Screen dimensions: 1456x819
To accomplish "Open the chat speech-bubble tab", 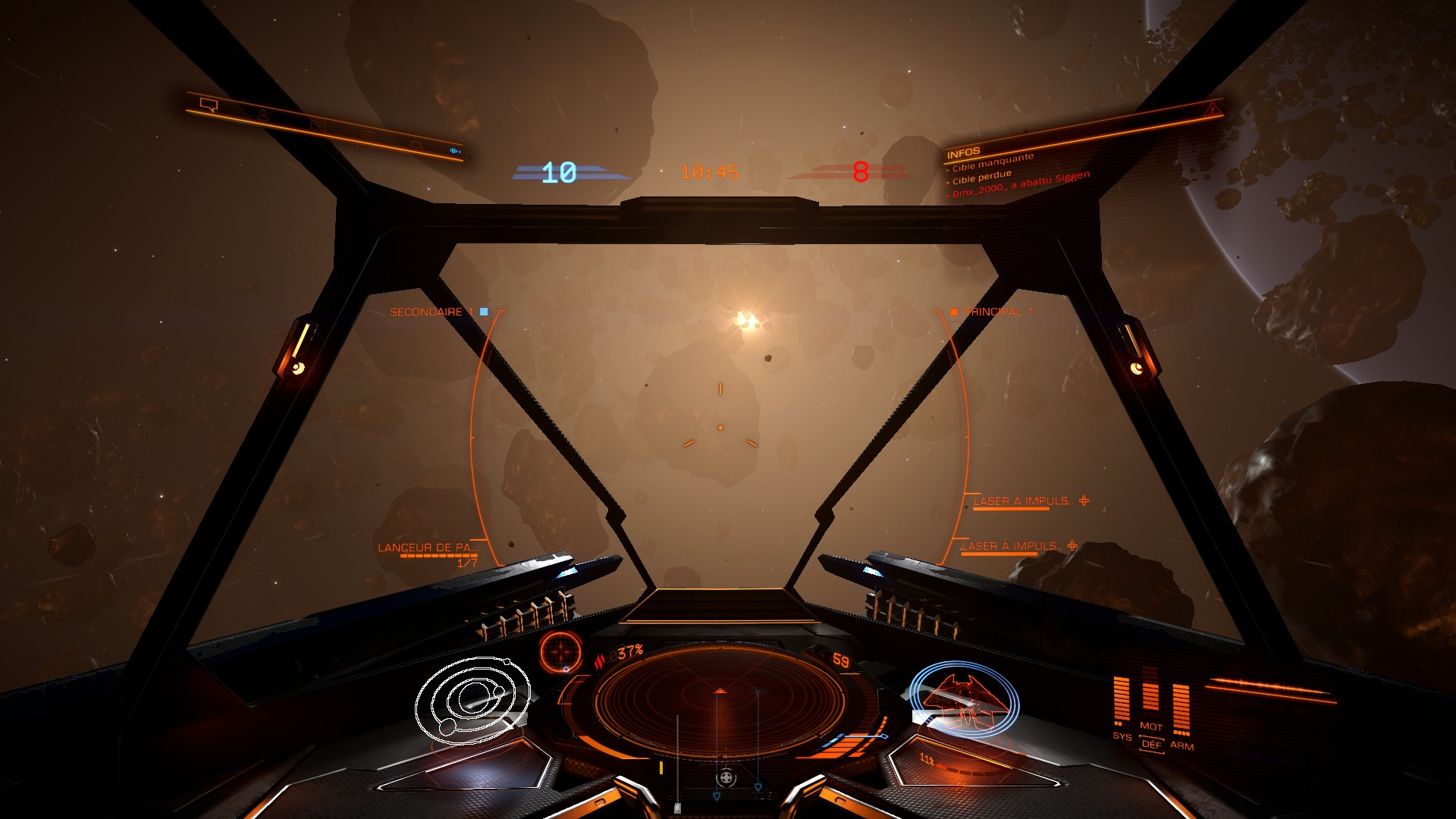I will [x=209, y=105].
